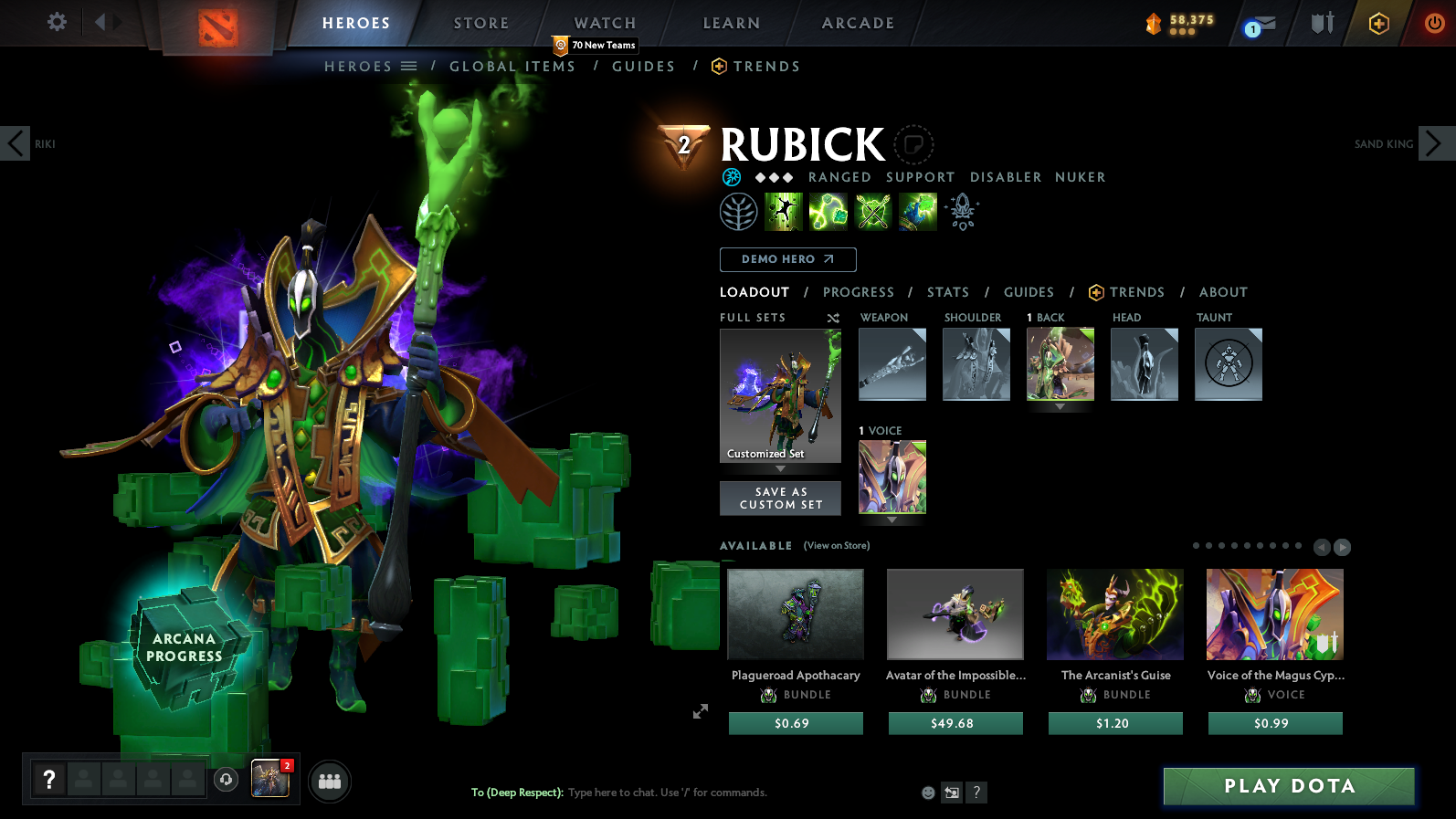1456x819 pixels.
Task: Expand the Customized Set via its chevron
Action: click(x=780, y=467)
